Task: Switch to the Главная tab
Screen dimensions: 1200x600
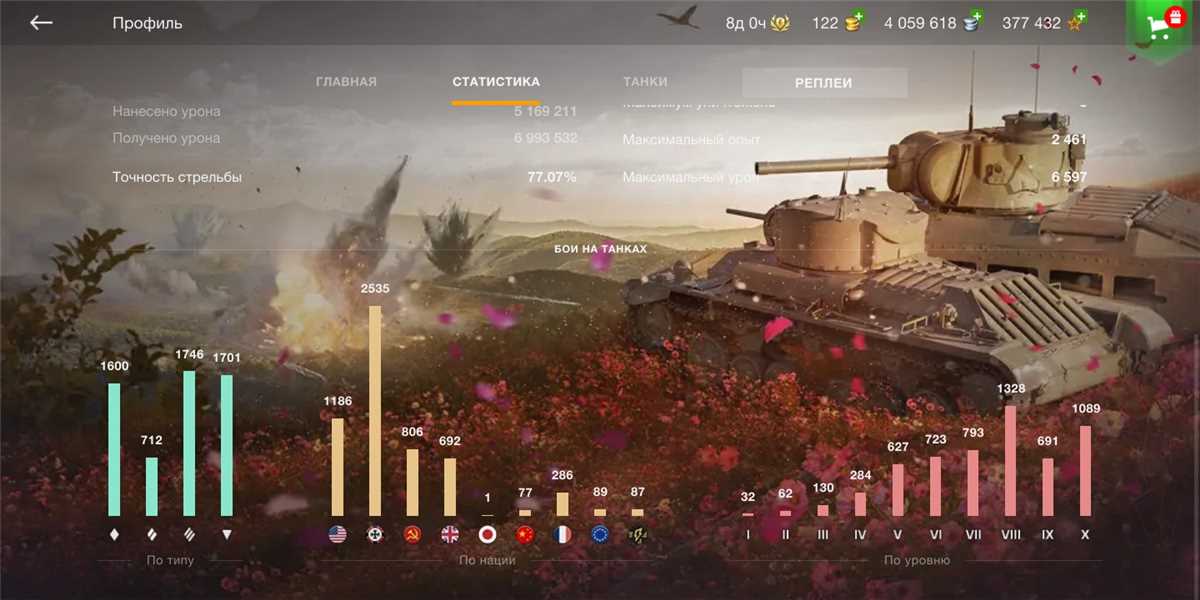Action: (346, 82)
